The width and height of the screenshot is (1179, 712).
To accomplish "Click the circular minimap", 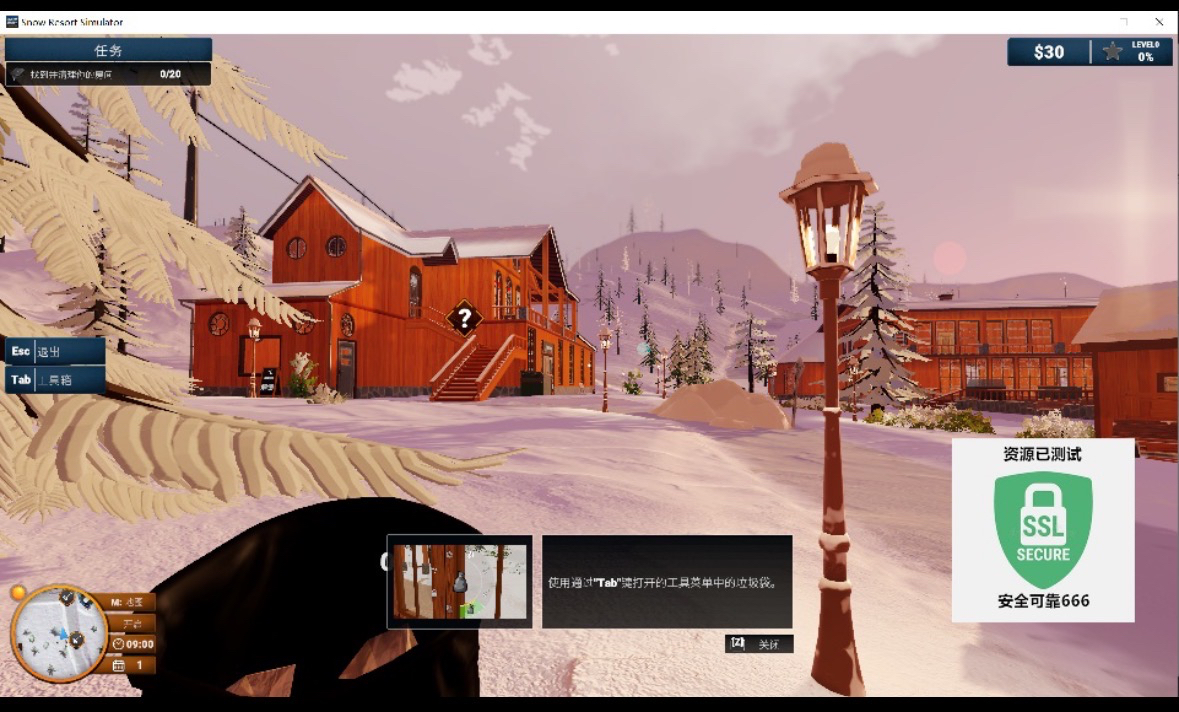I will [x=58, y=633].
